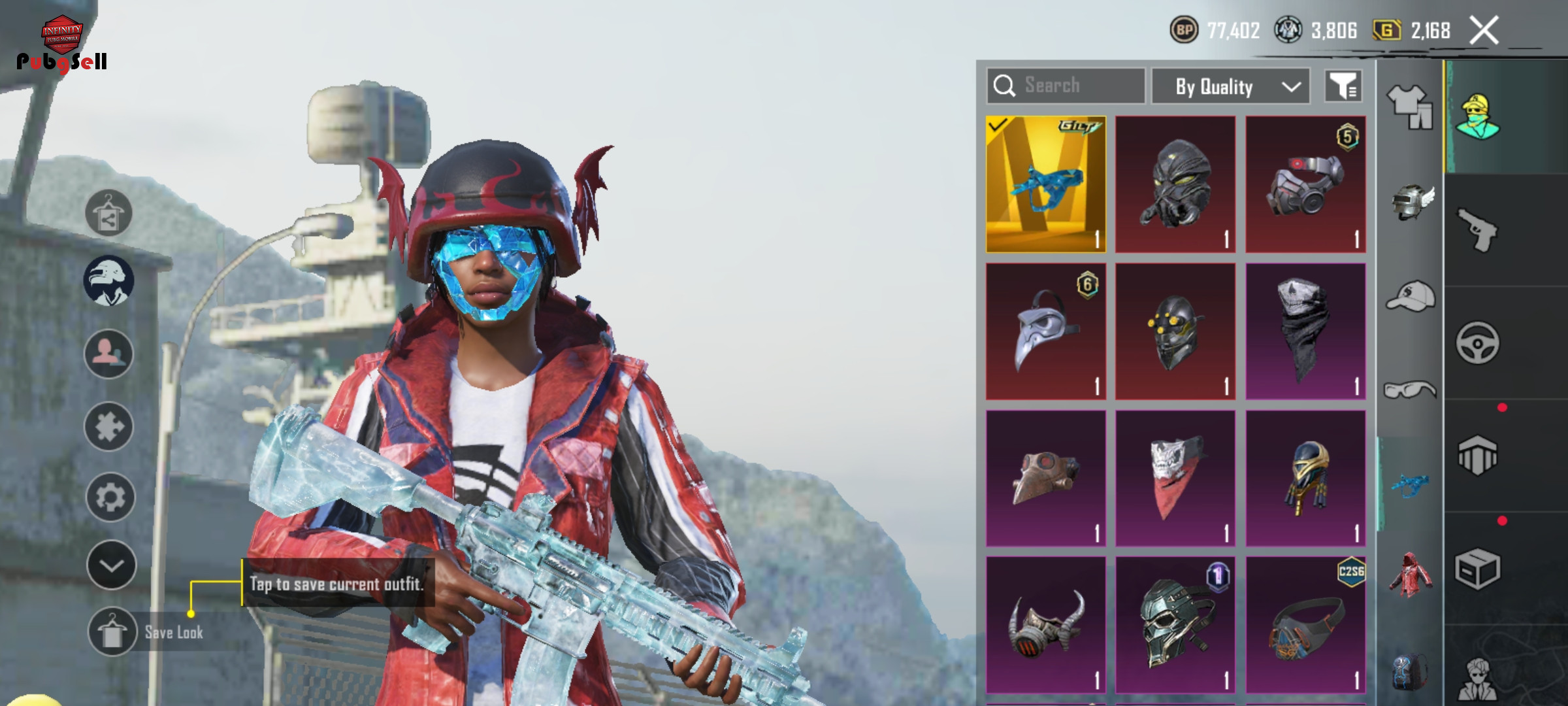
Task: Select the equipped blue crystal mask
Action: tap(1045, 185)
